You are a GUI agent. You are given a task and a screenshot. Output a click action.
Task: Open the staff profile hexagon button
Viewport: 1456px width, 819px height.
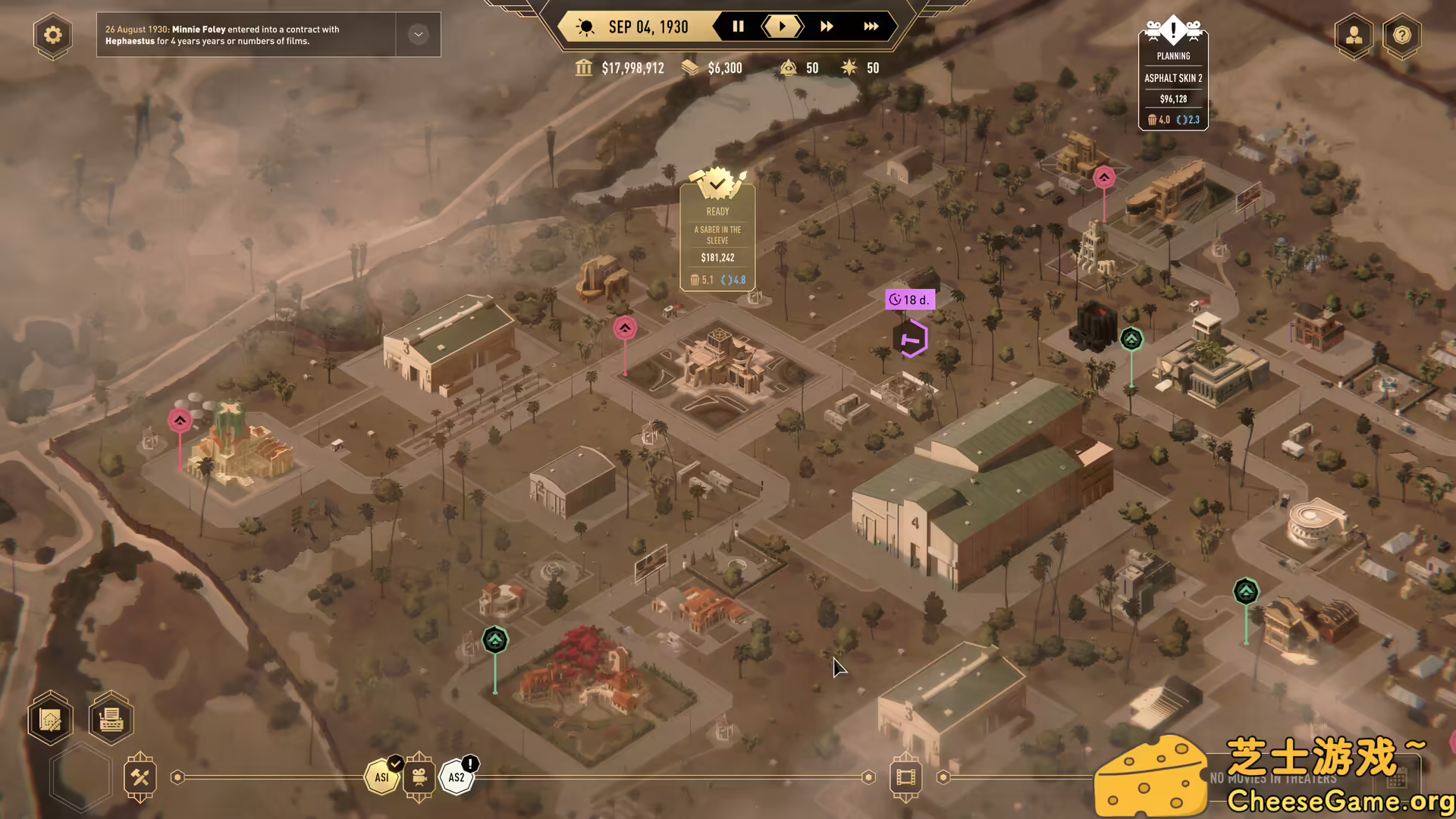coord(1354,35)
